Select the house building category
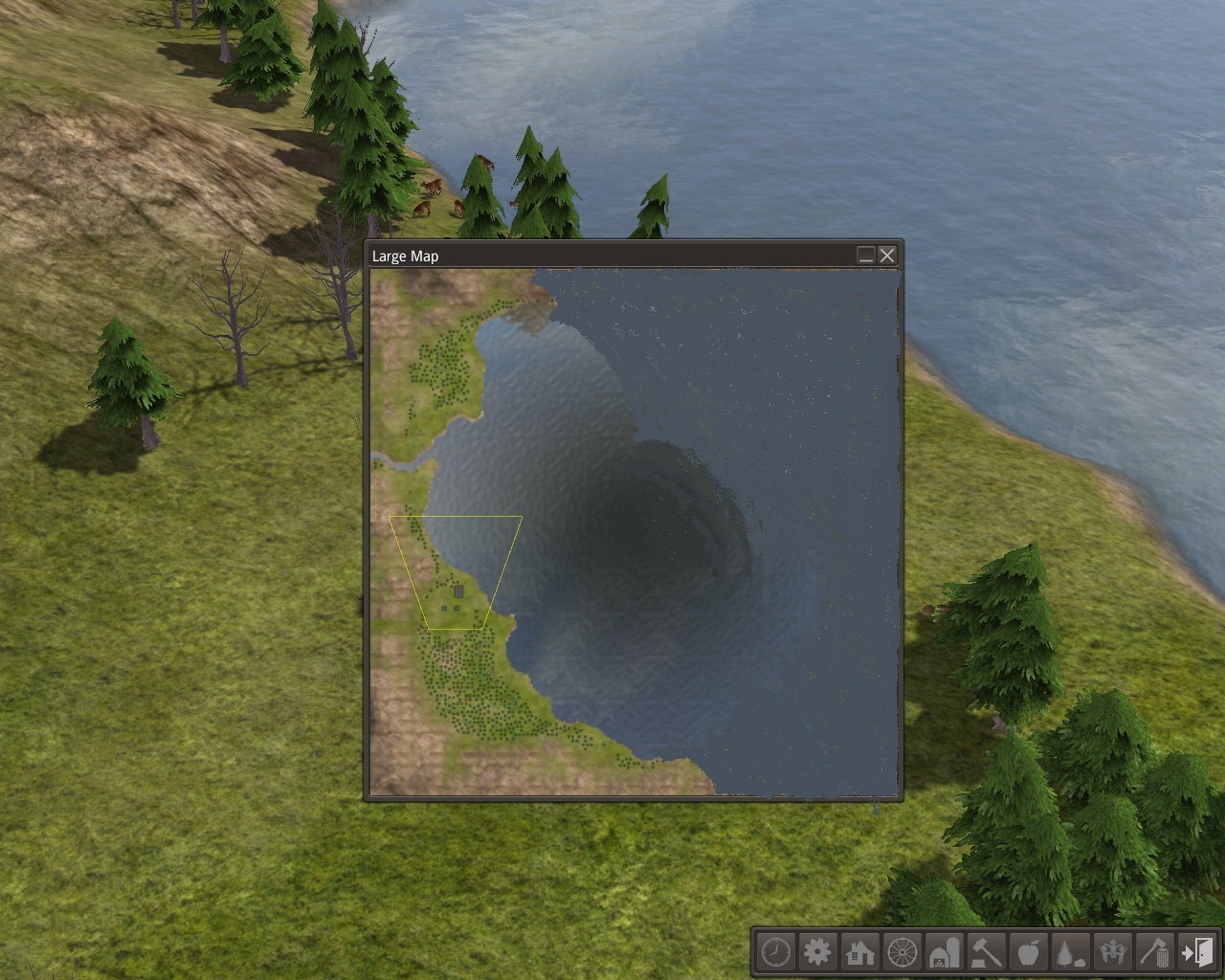 point(860,952)
